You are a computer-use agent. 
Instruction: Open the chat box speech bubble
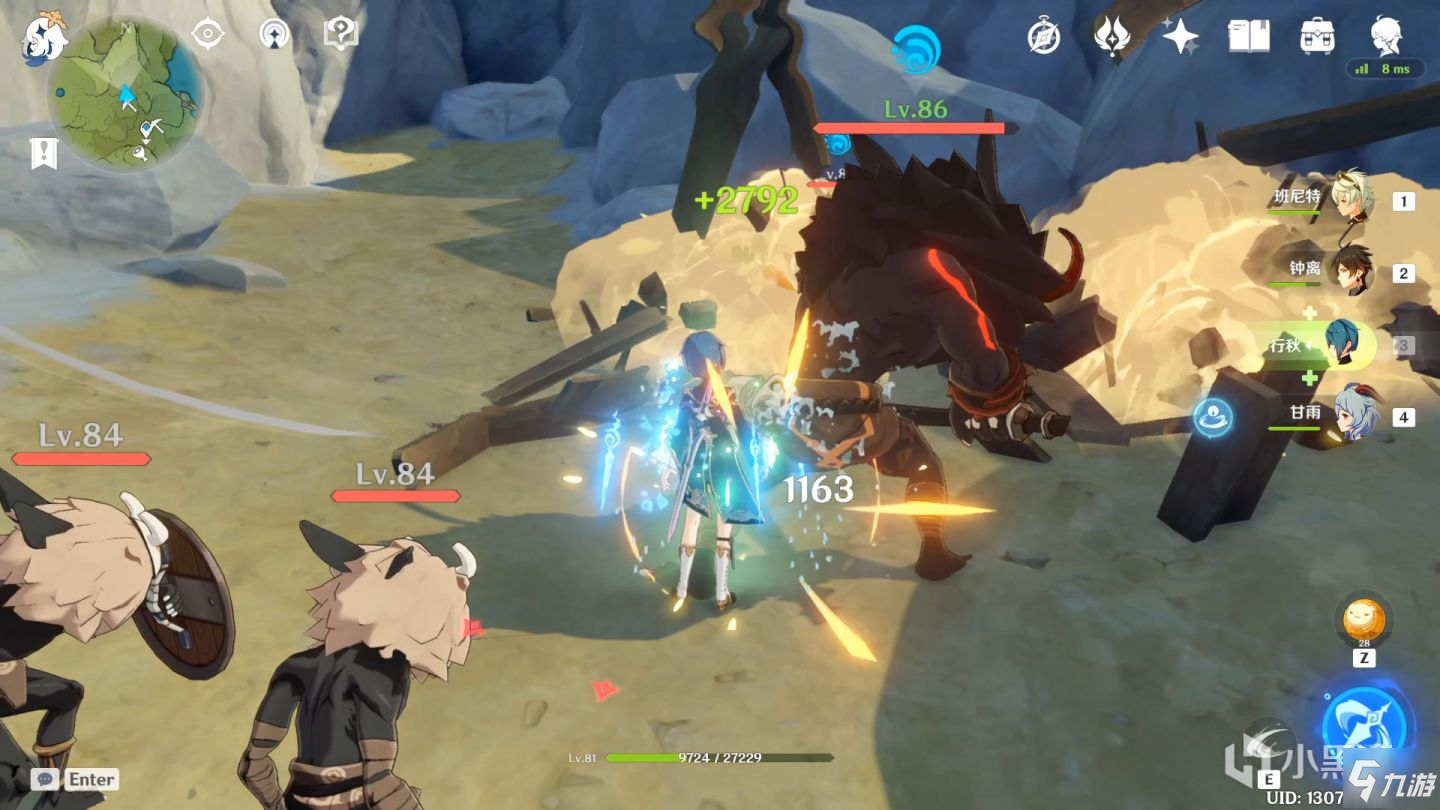click(x=44, y=779)
